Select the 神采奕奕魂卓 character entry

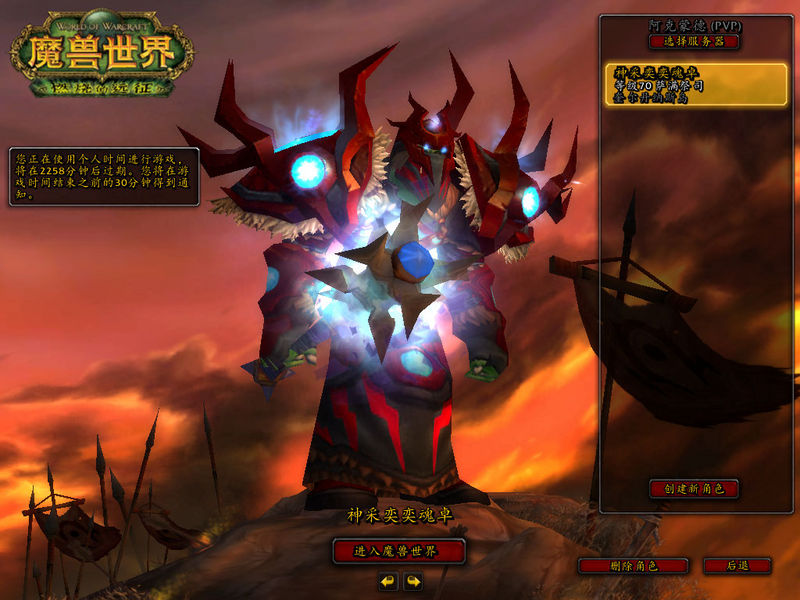pyautogui.click(x=695, y=85)
